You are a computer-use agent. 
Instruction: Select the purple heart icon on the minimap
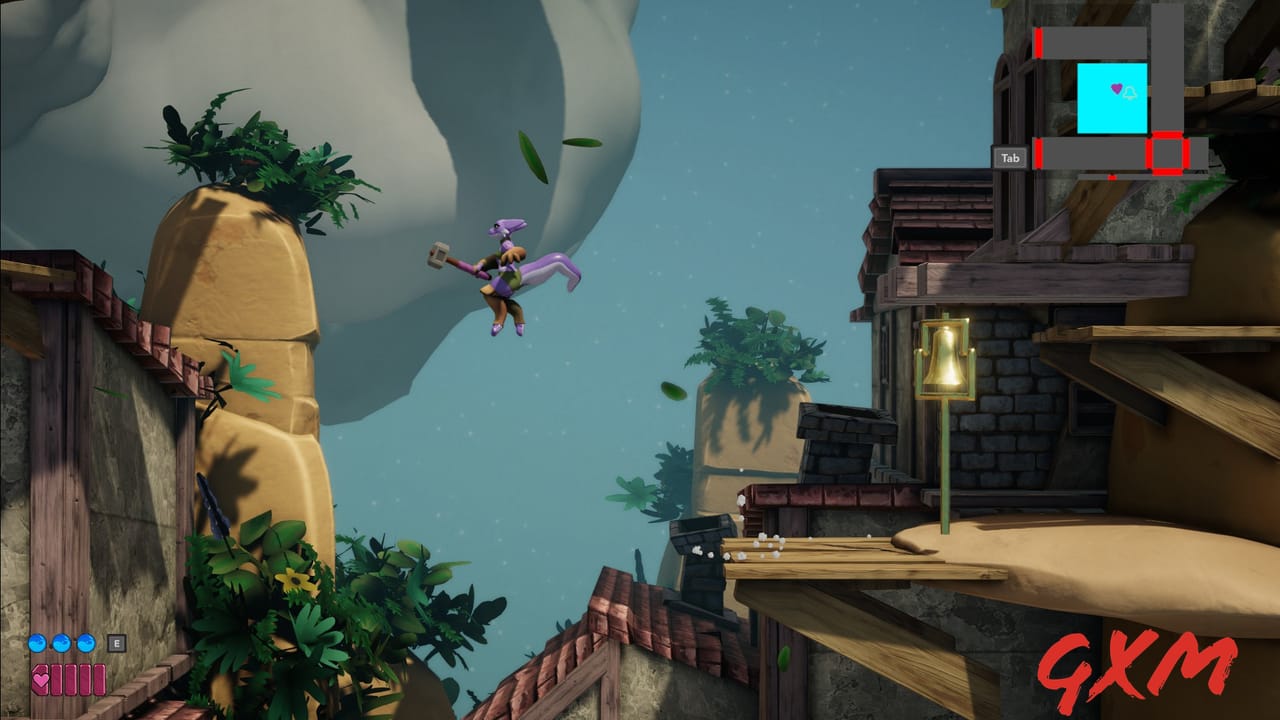coord(1117,87)
